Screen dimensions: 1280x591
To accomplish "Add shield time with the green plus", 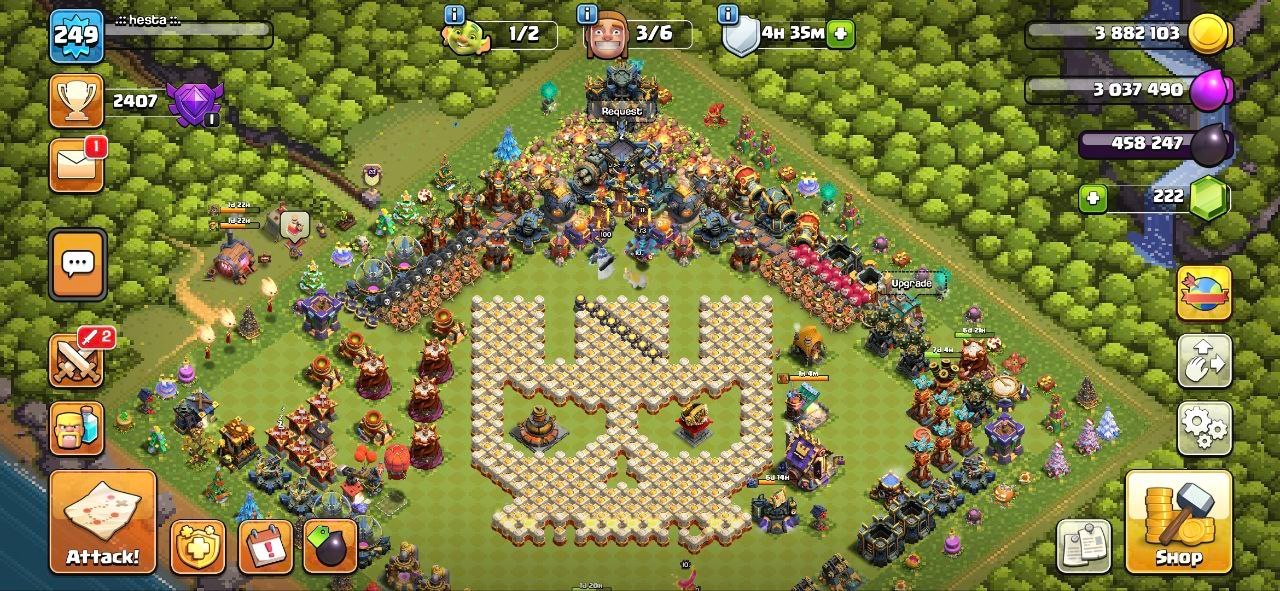I will pyautogui.click(x=841, y=34).
